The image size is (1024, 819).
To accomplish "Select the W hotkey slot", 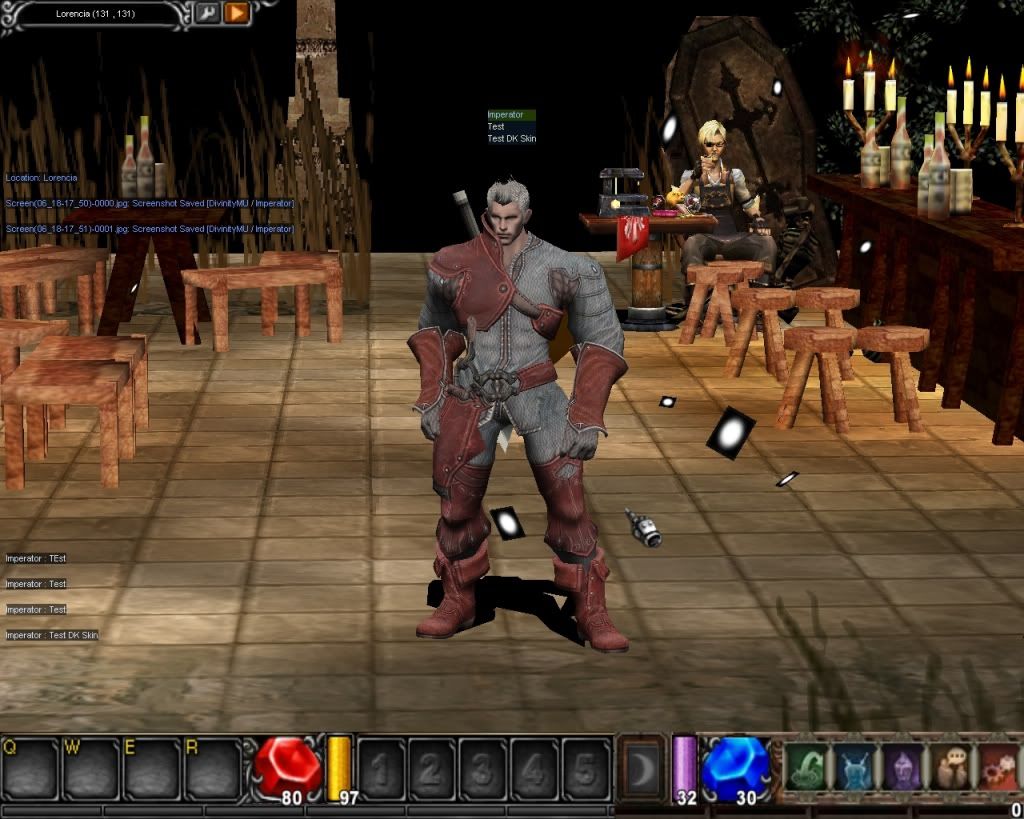I will click(91, 770).
